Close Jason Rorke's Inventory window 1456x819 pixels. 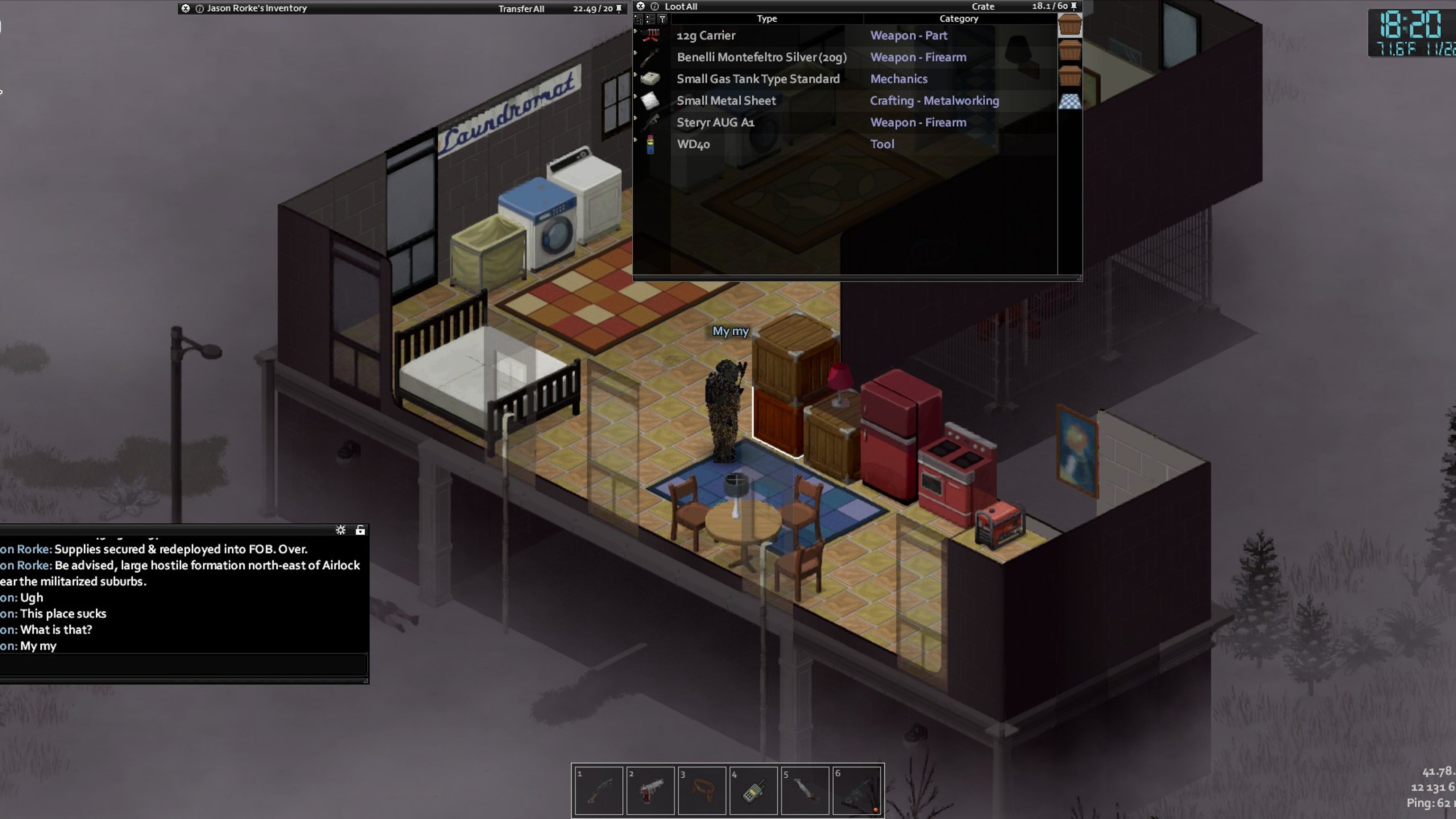pos(185,9)
